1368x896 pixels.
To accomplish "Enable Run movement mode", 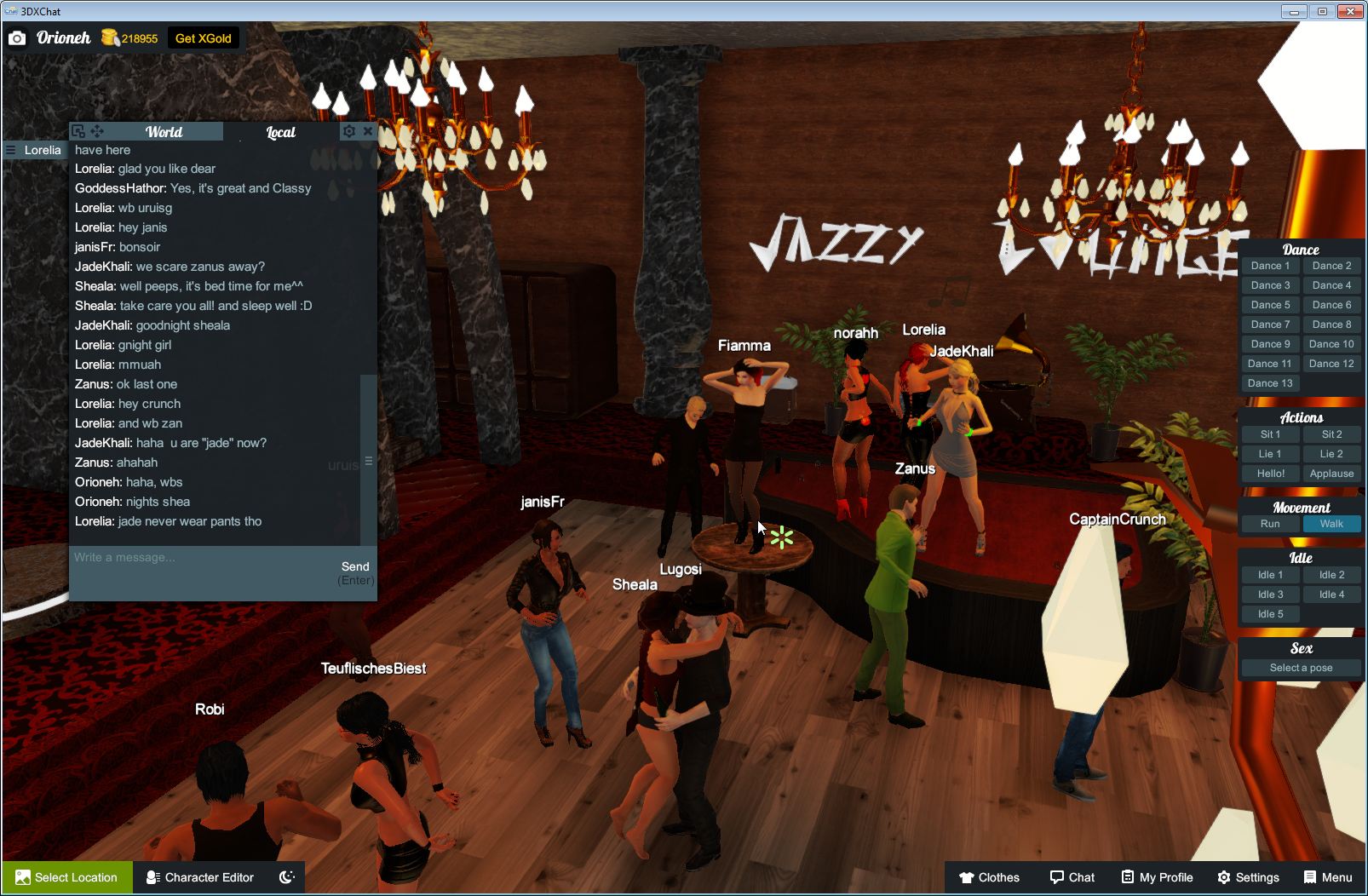I will (x=1270, y=524).
